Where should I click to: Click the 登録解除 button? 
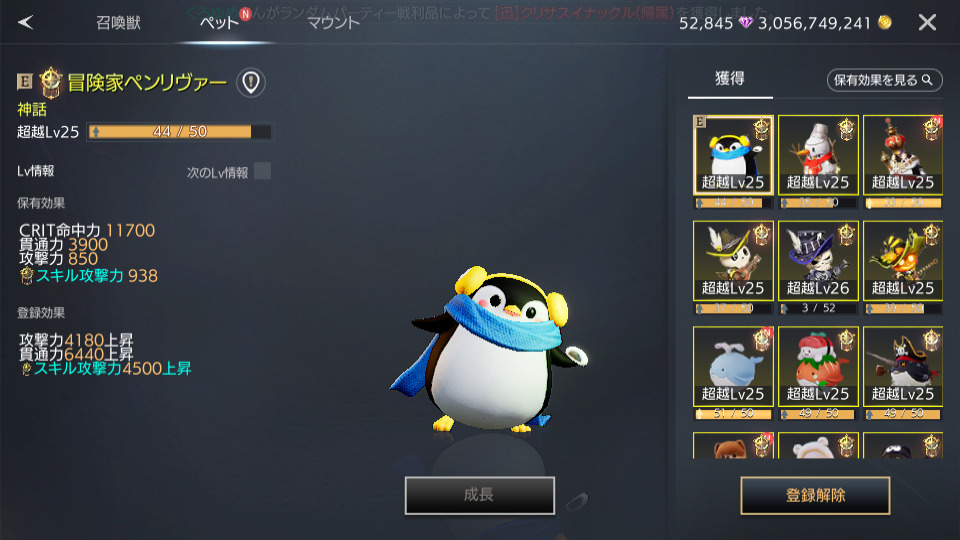pos(815,495)
